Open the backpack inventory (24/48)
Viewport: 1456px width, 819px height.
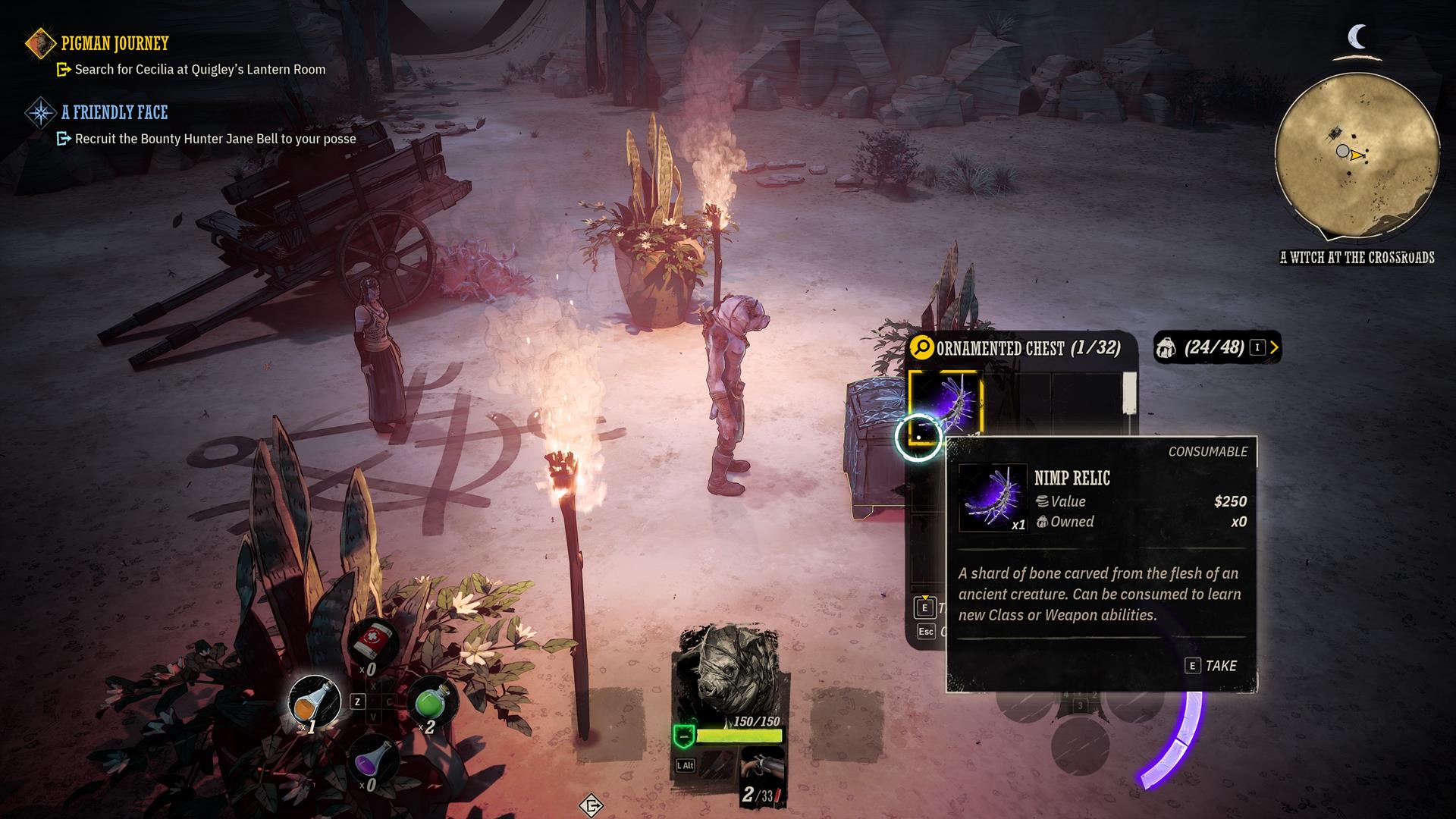tap(1216, 347)
